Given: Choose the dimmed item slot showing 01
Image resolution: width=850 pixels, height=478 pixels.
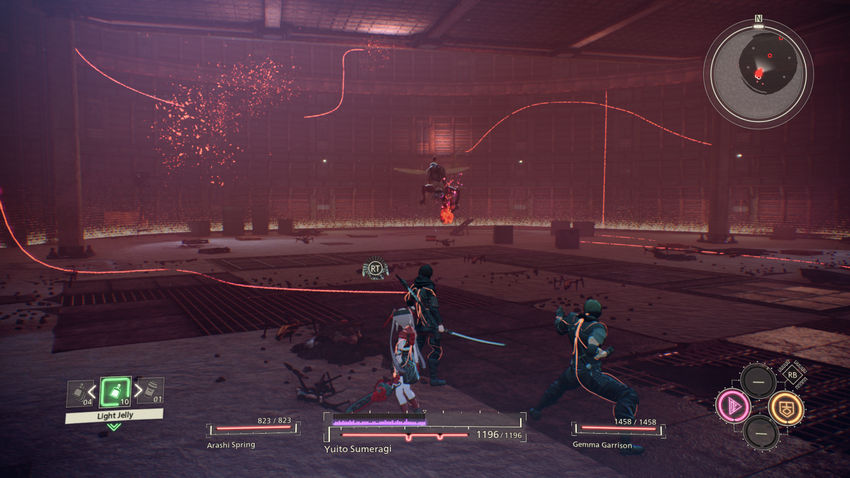Looking at the screenshot, I should pos(151,391).
